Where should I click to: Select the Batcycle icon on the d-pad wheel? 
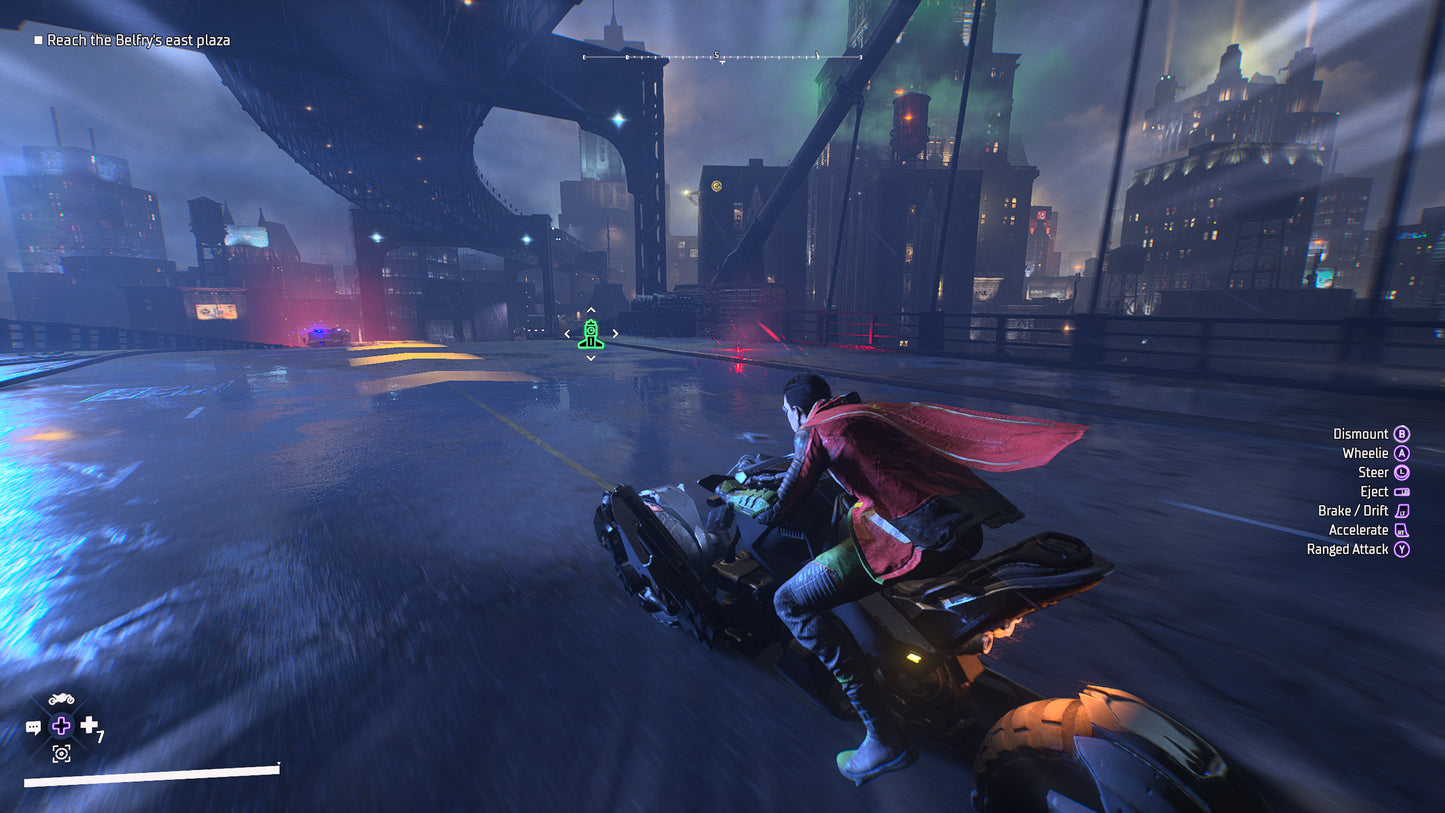(60, 697)
